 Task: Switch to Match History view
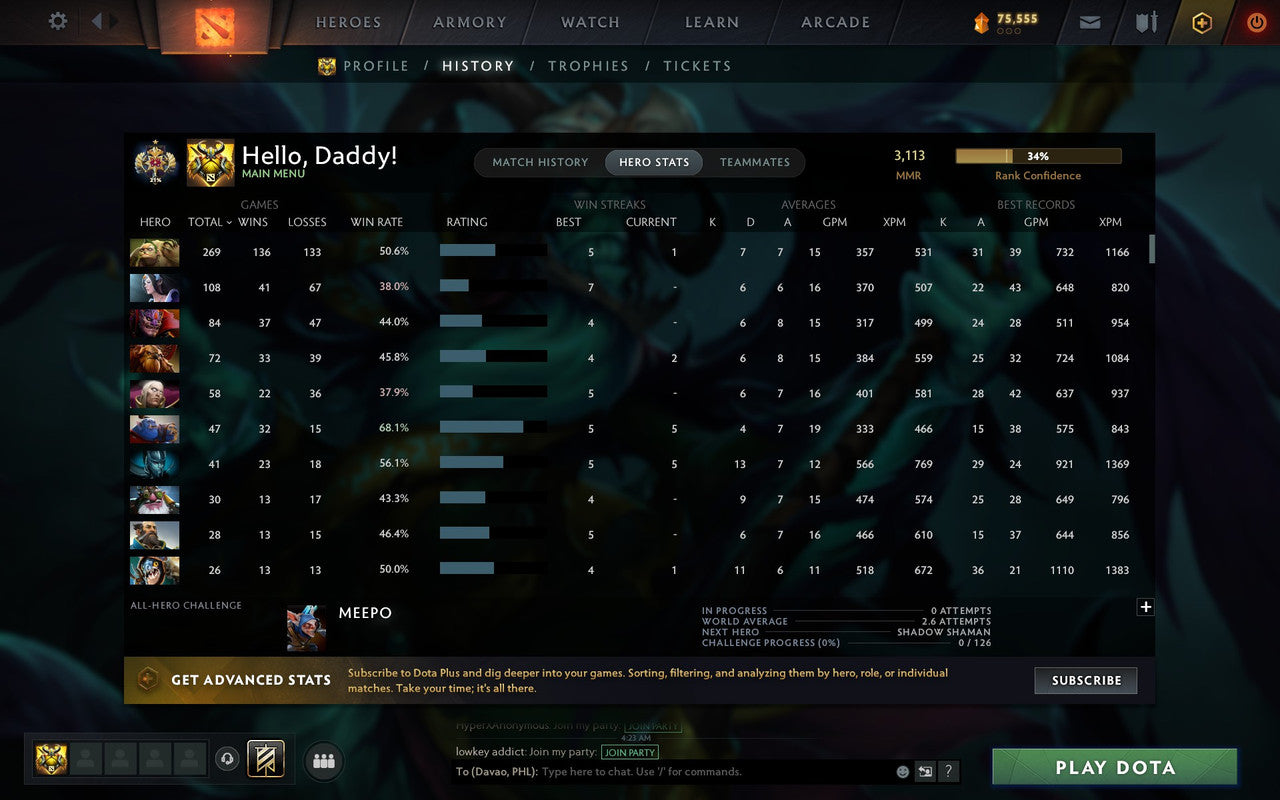click(539, 161)
